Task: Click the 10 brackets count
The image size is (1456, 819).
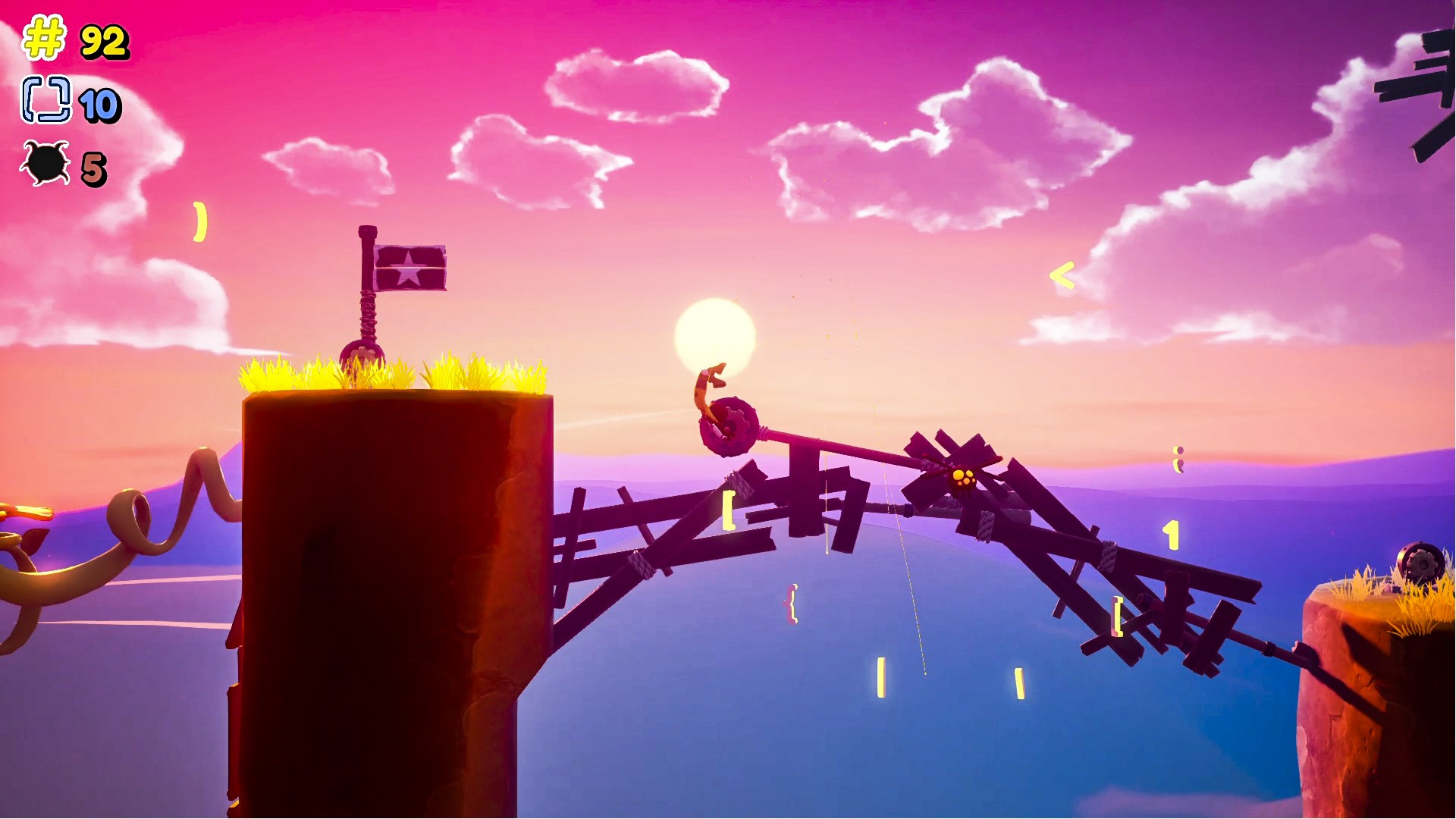Action: (101, 106)
